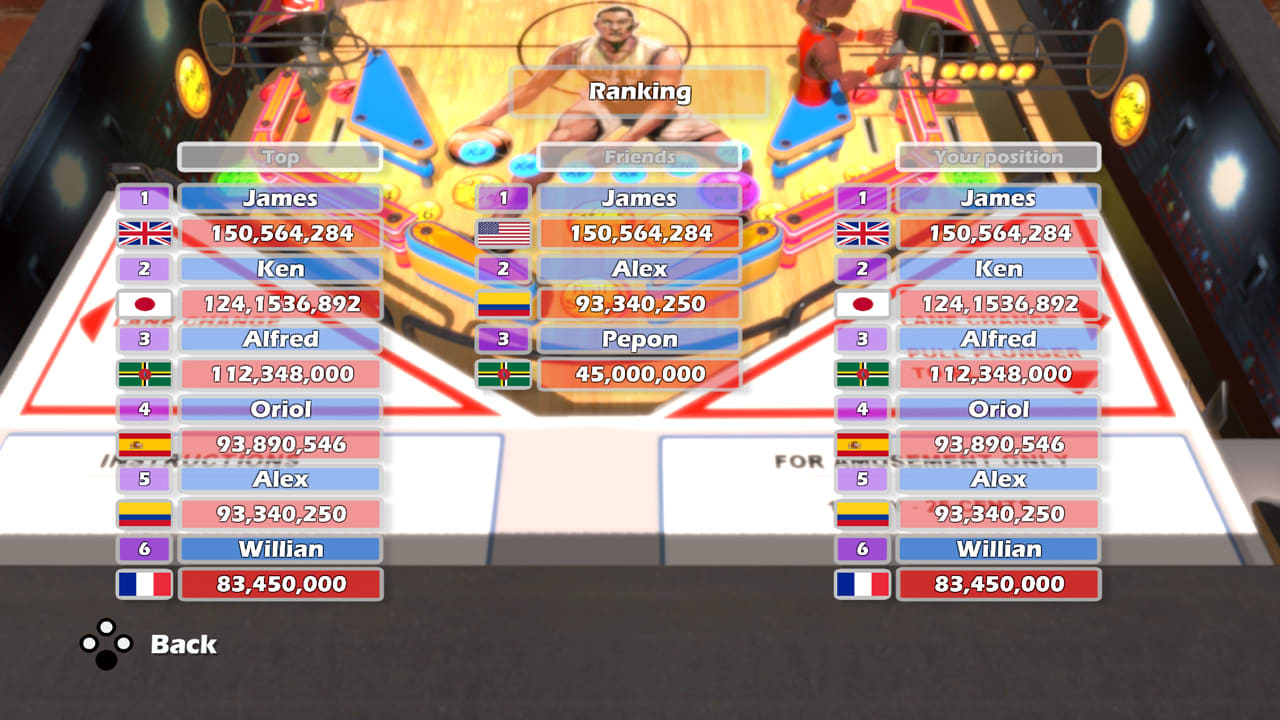Select Willian's name at rank 6
The width and height of the screenshot is (1280, 720).
click(280, 549)
